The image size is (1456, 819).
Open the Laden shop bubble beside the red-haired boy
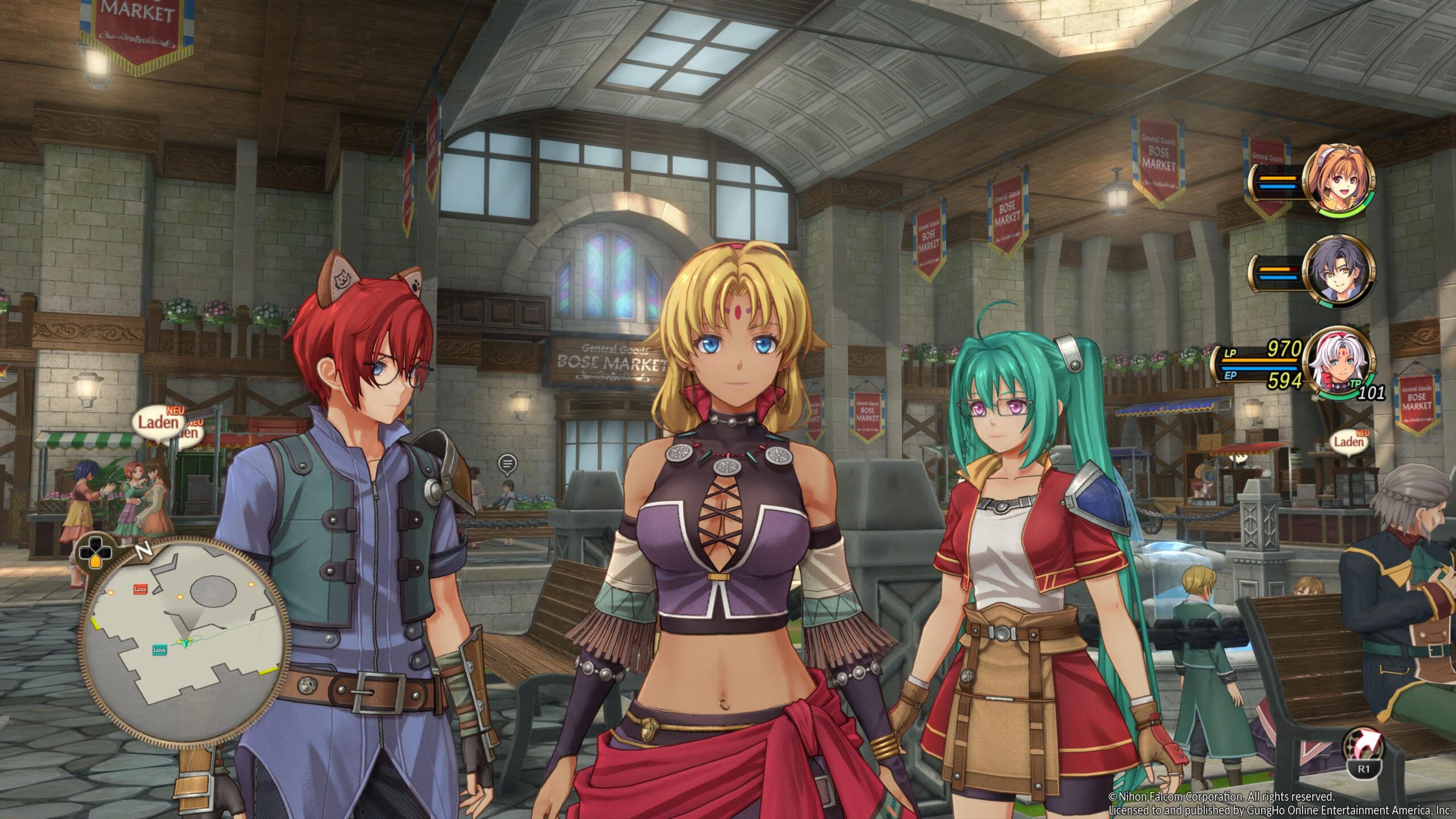coord(159,422)
